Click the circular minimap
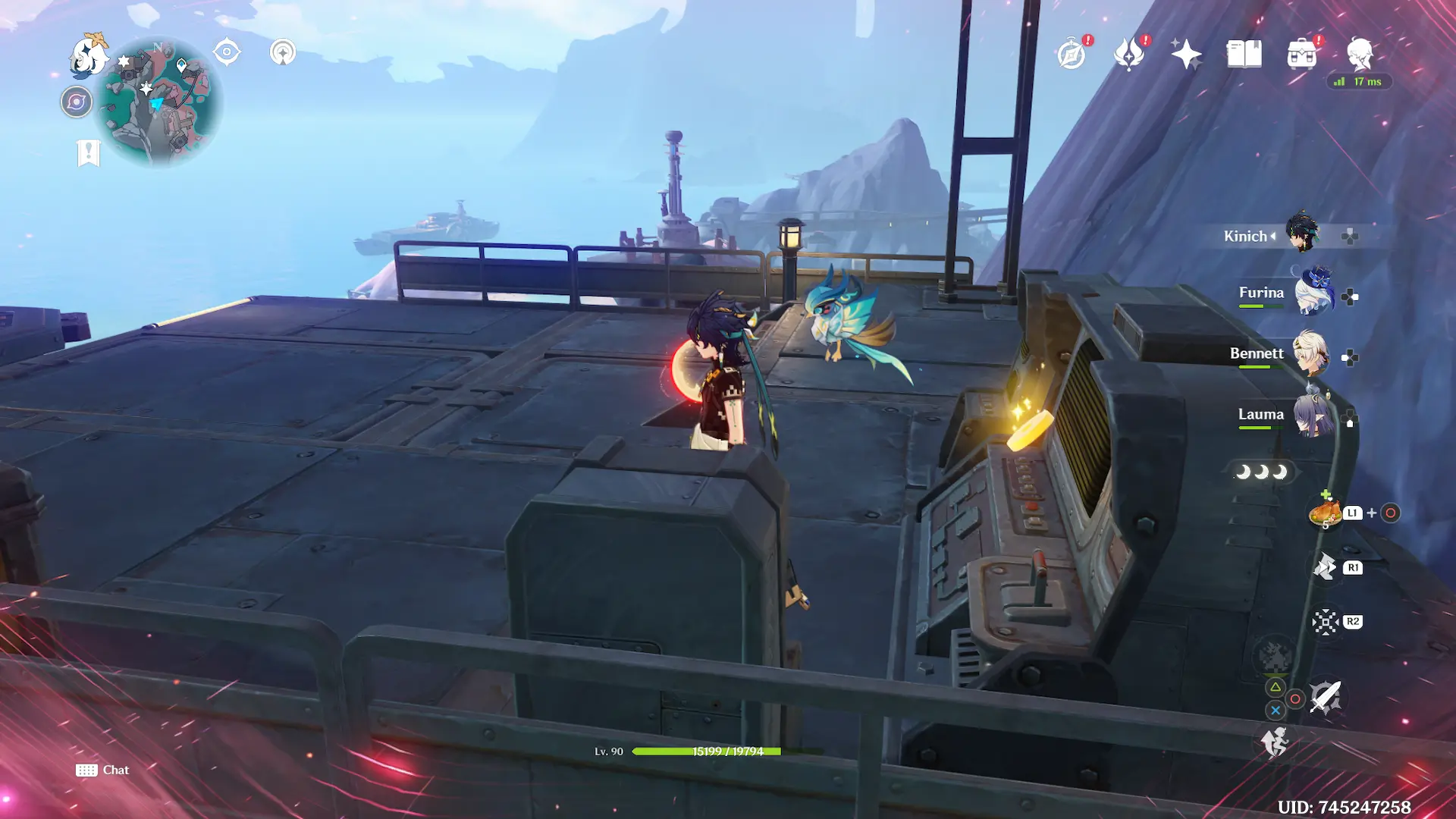The width and height of the screenshot is (1456, 819). (161, 102)
